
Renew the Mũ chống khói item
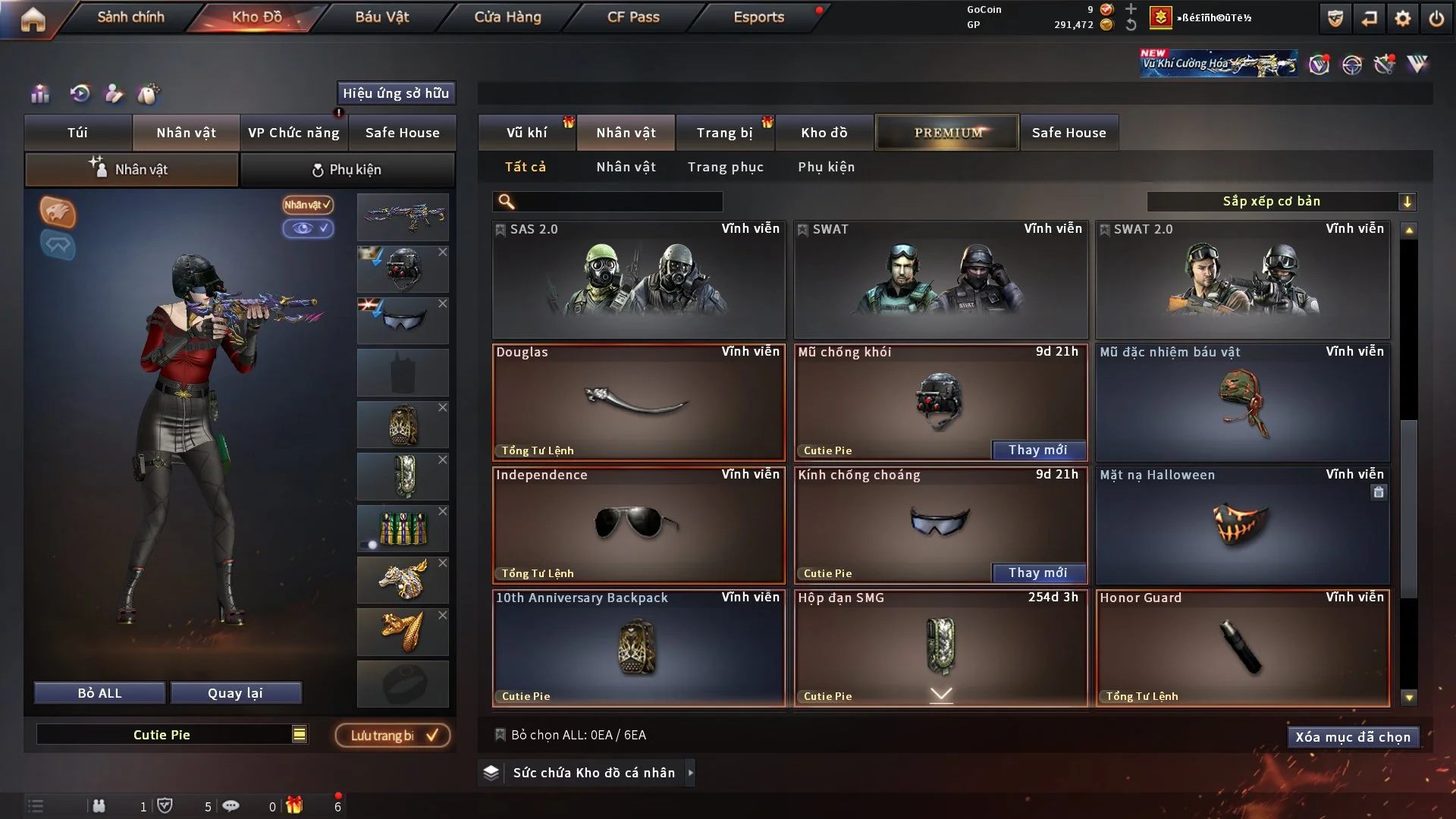[x=1038, y=450]
